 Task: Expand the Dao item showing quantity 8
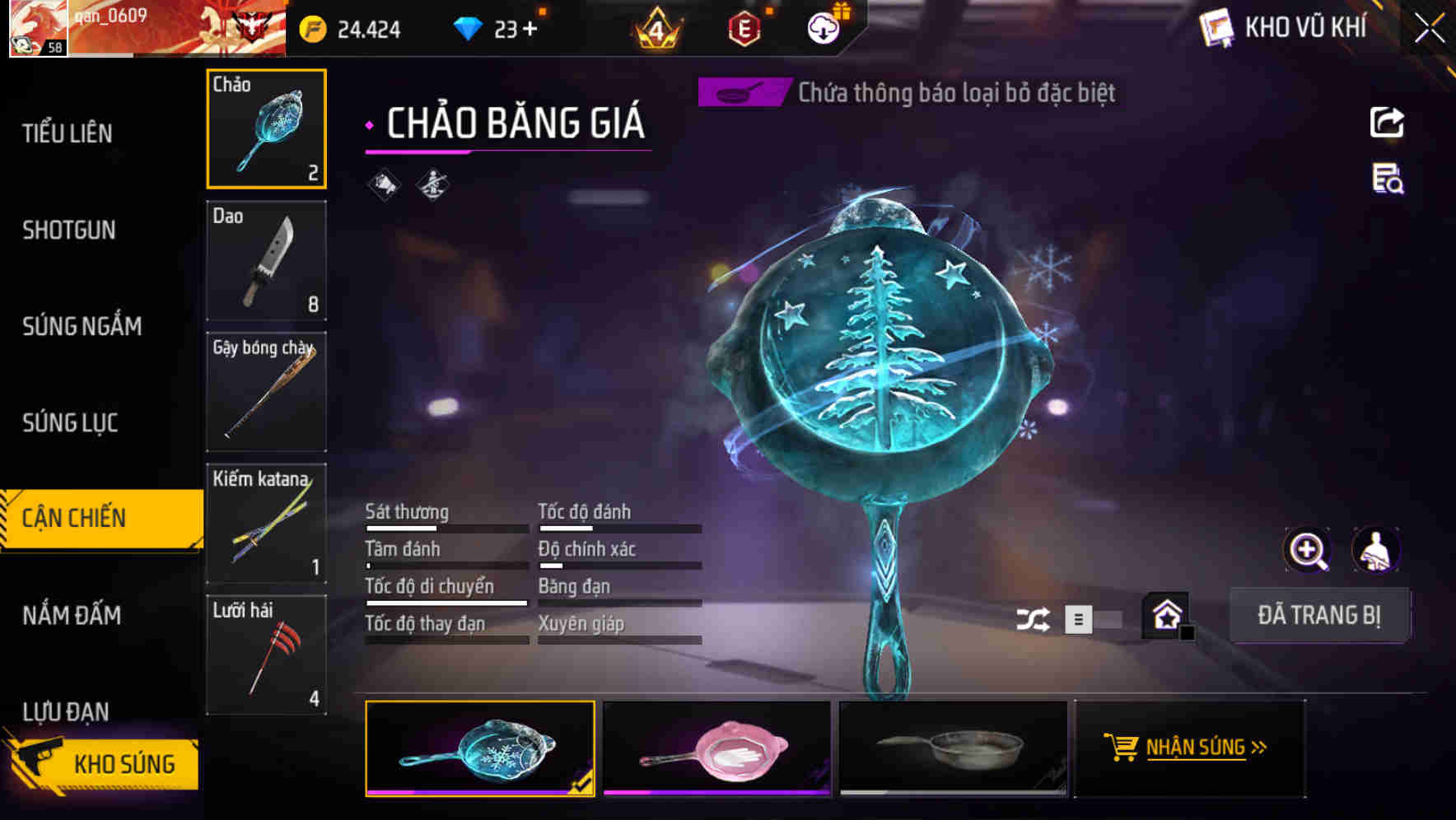[266, 261]
